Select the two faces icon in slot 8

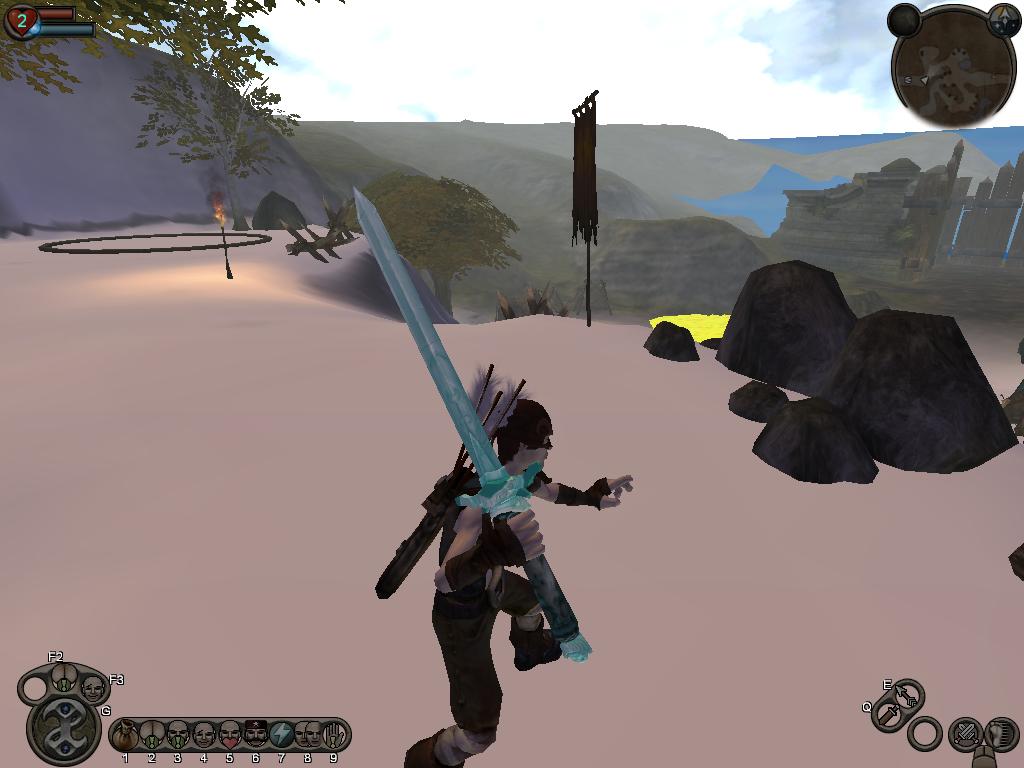click(x=307, y=736)
